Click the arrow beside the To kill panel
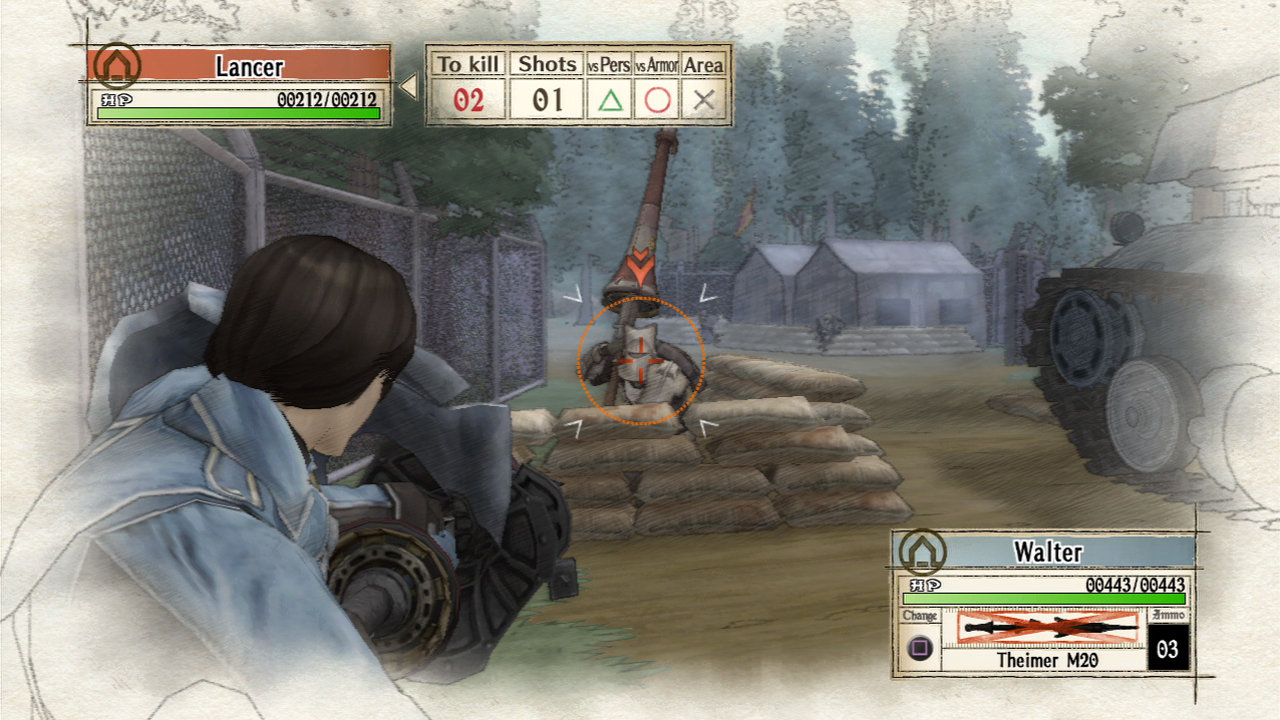This screenshot has width=1280, height=720. [408, 87]
